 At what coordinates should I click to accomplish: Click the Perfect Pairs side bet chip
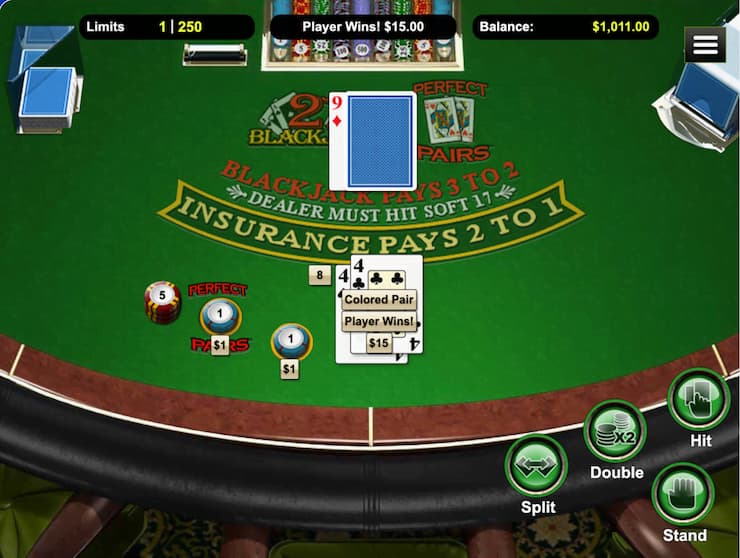coord(220,317)
